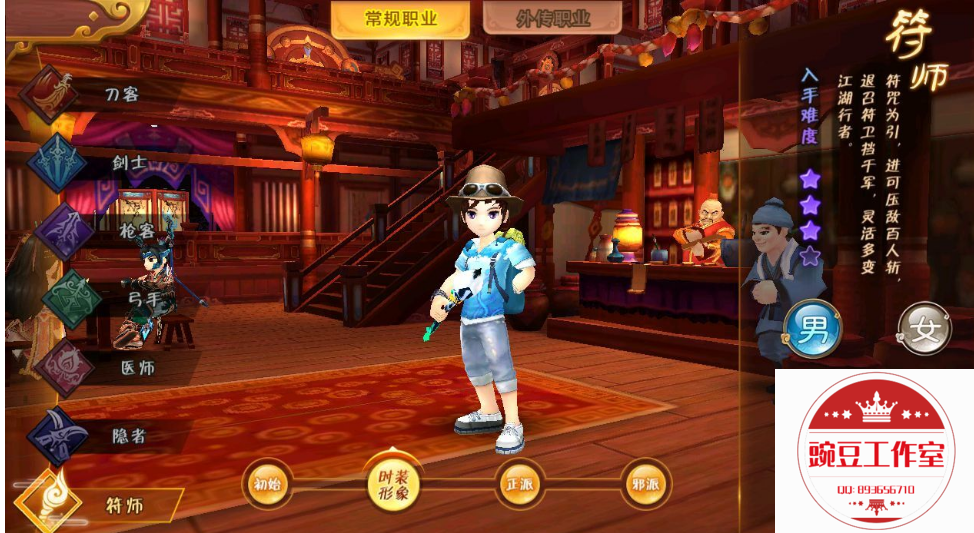Preview the 邪派 outfit

pos(645,485)
